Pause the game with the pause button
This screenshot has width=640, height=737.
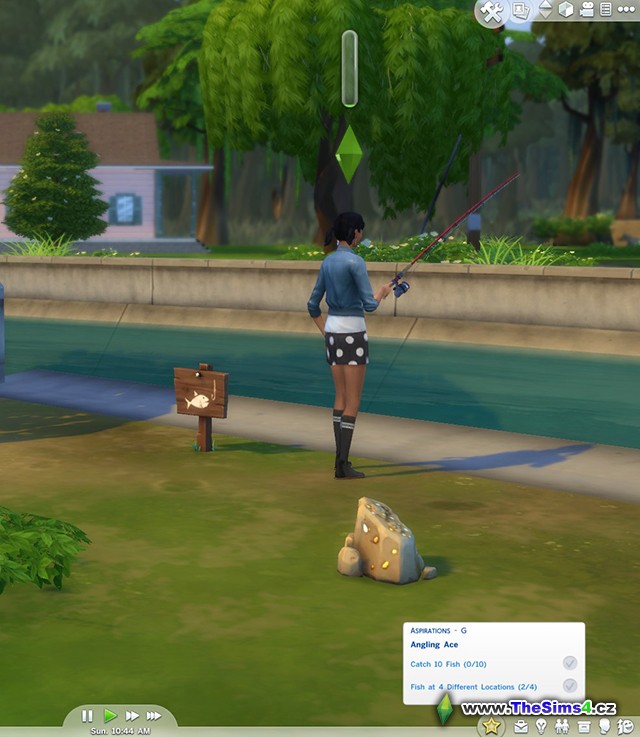(x=87, y=716)
